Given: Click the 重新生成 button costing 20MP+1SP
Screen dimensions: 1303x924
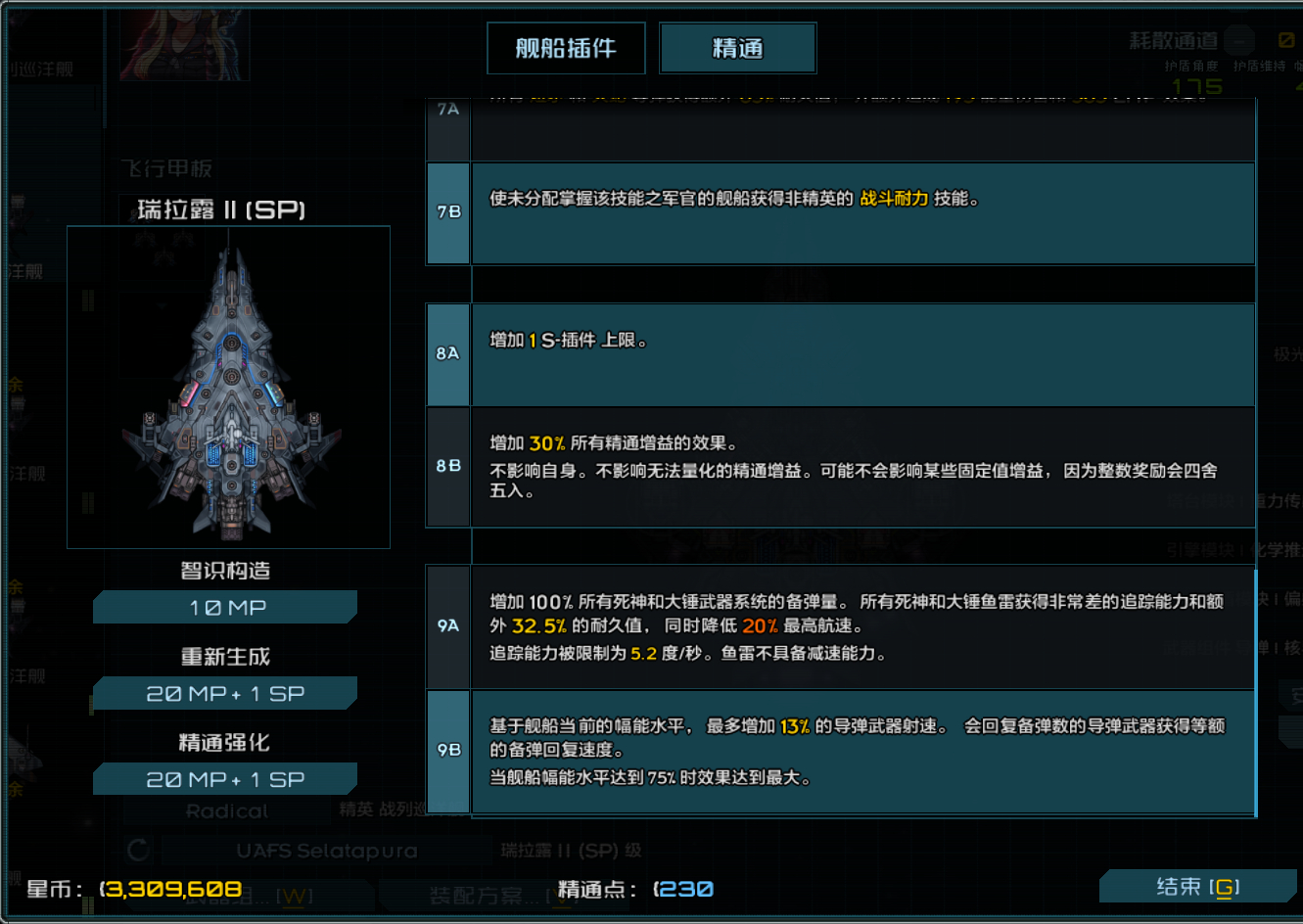Looking at the screenshot, I should 224,692.
